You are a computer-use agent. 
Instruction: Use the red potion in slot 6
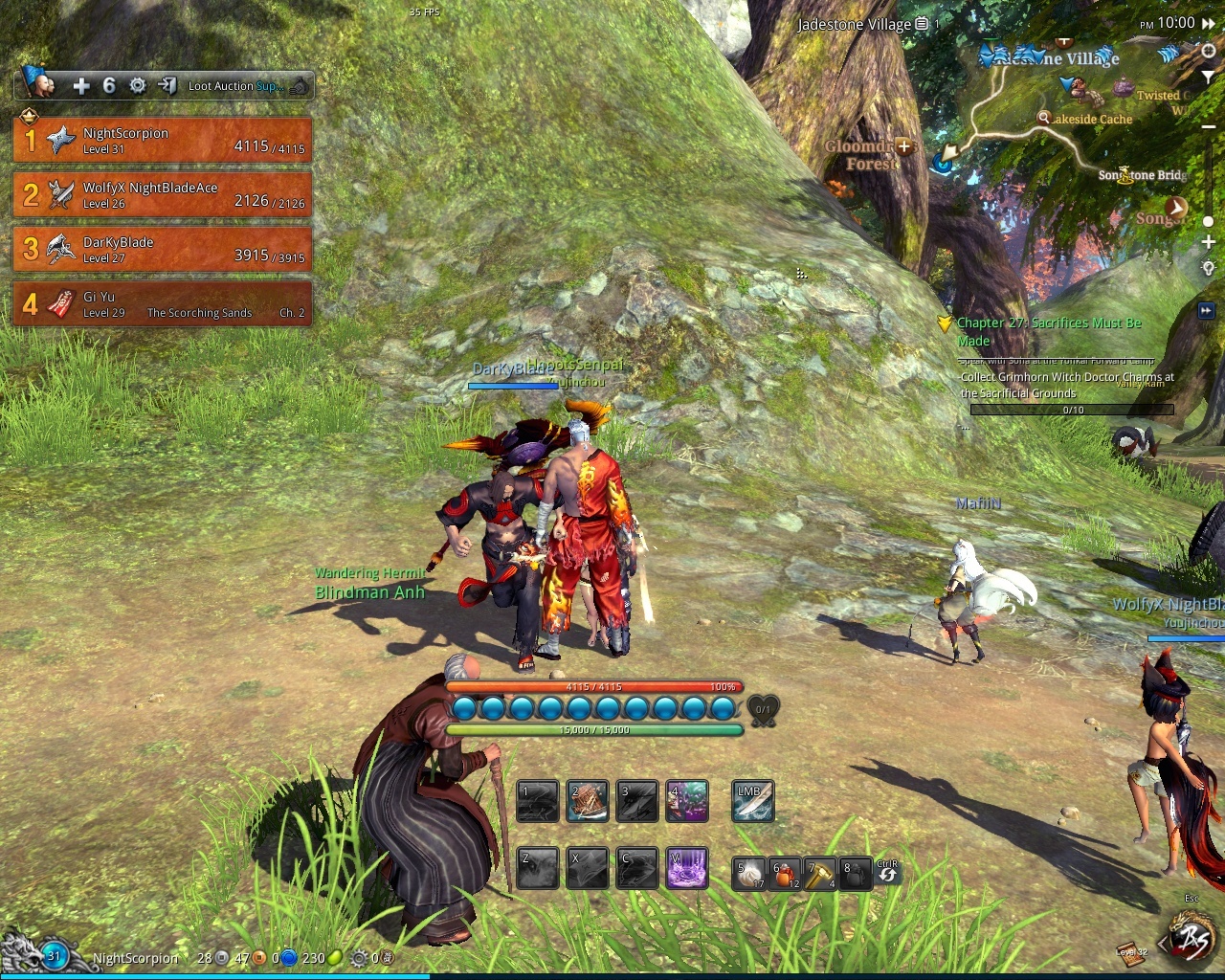coord(785,874)
